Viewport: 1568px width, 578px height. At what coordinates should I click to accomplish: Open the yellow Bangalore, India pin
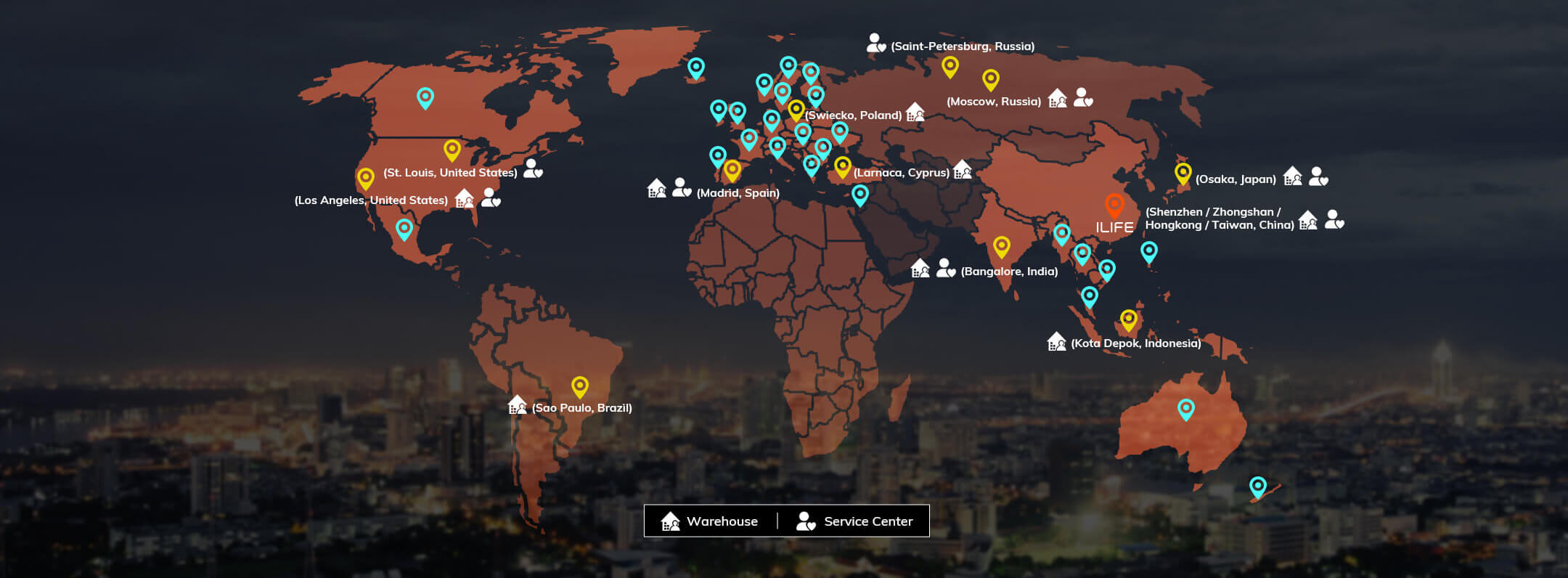click(1002, 247)
